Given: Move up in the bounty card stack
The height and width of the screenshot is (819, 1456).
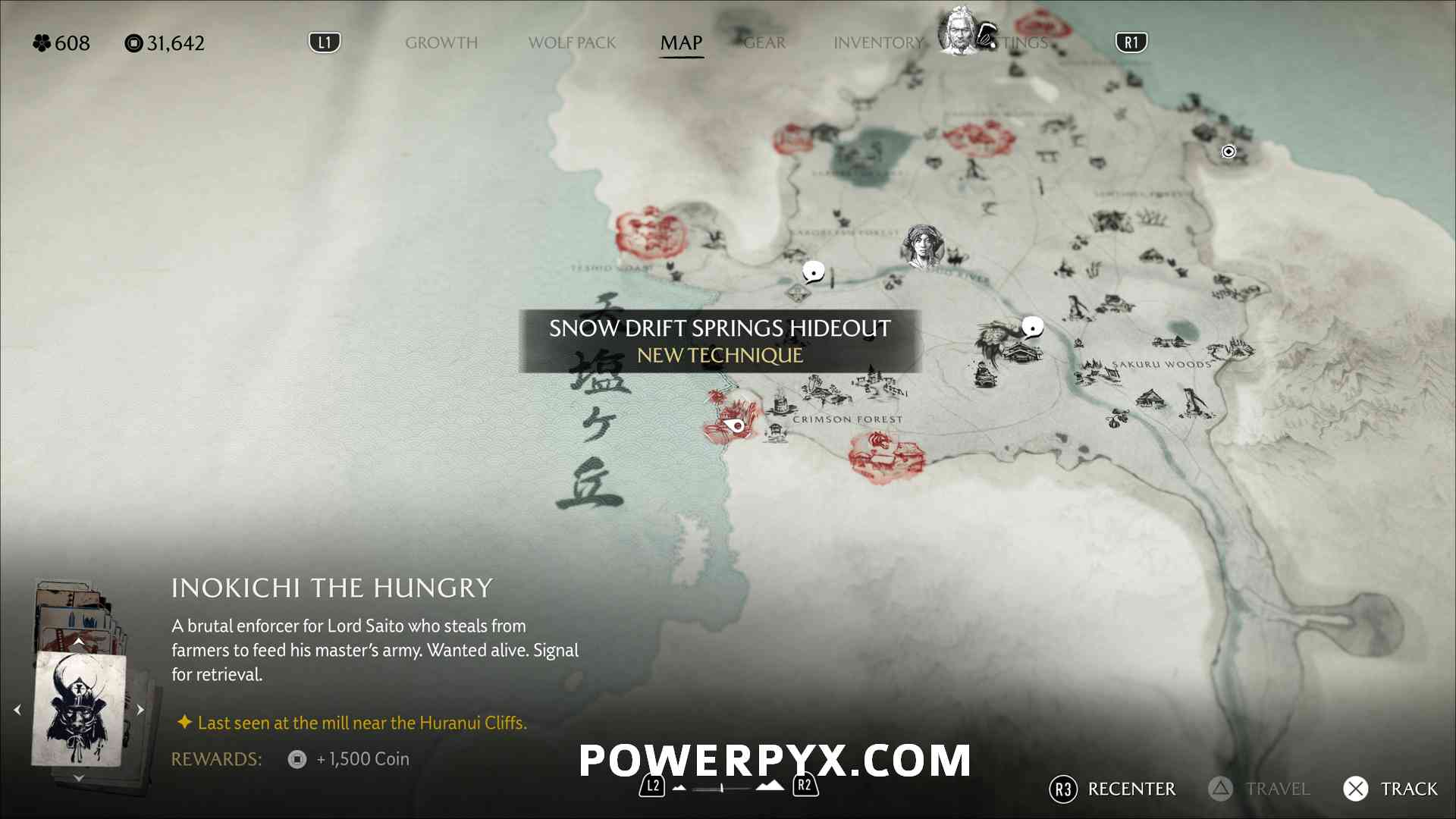Looking at the screenshot, I should tap(78, 642).
